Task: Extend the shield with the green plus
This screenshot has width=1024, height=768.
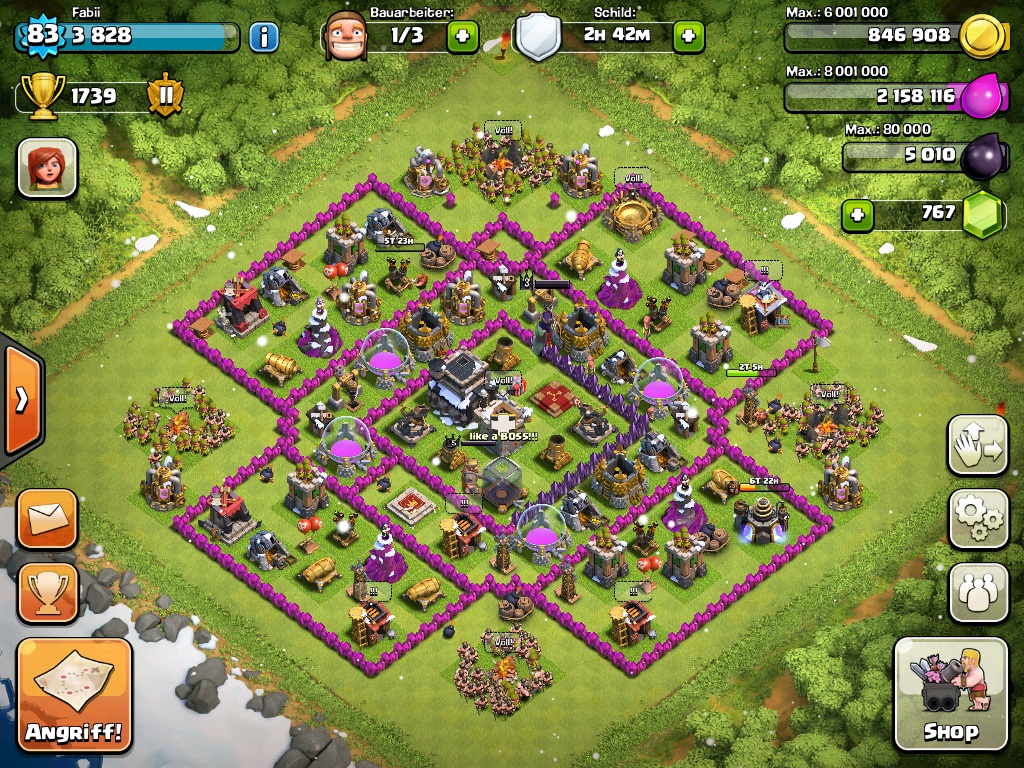Action: (688, 37)
